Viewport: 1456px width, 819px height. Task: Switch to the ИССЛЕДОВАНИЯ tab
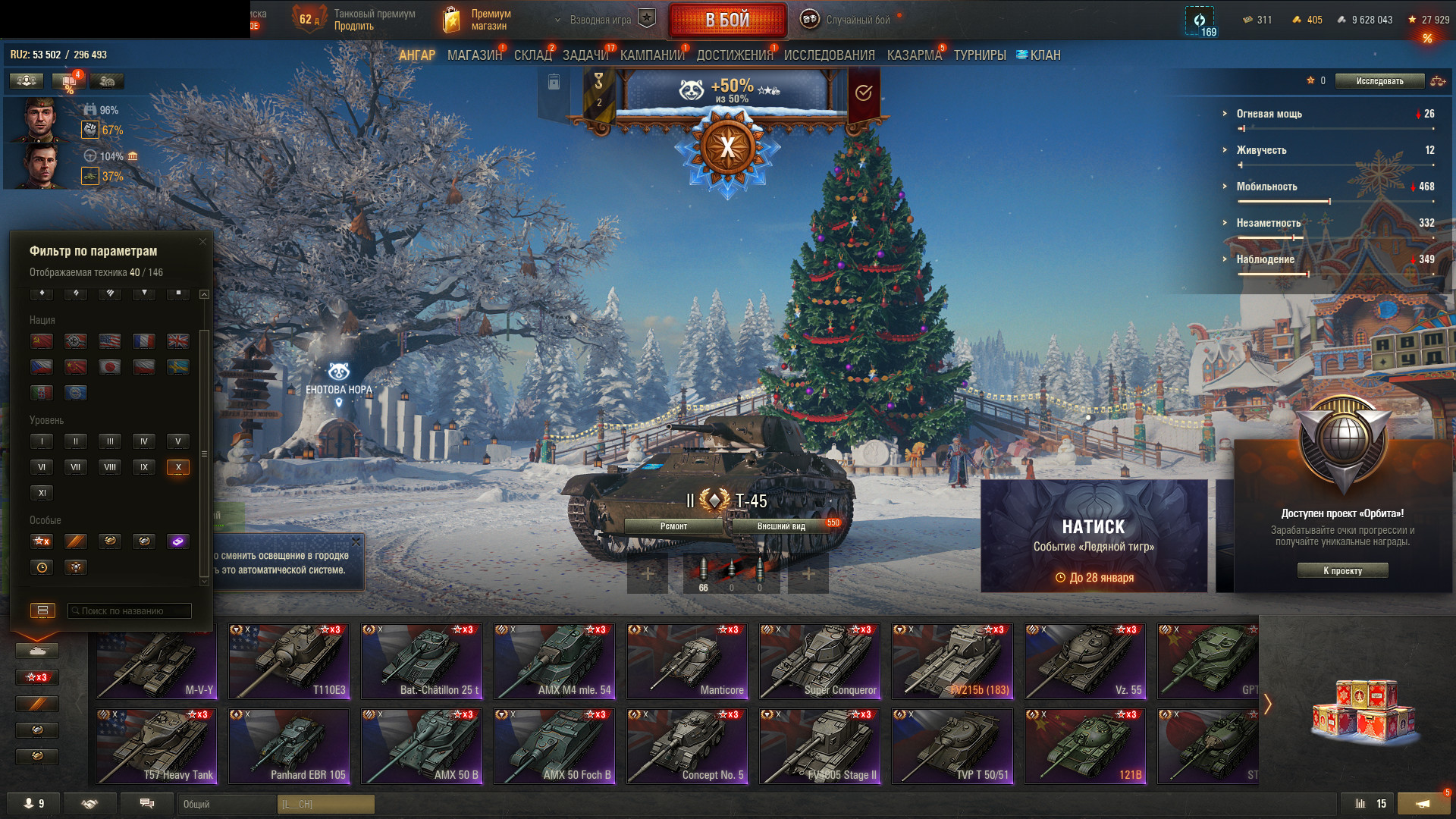pos(829,55)
